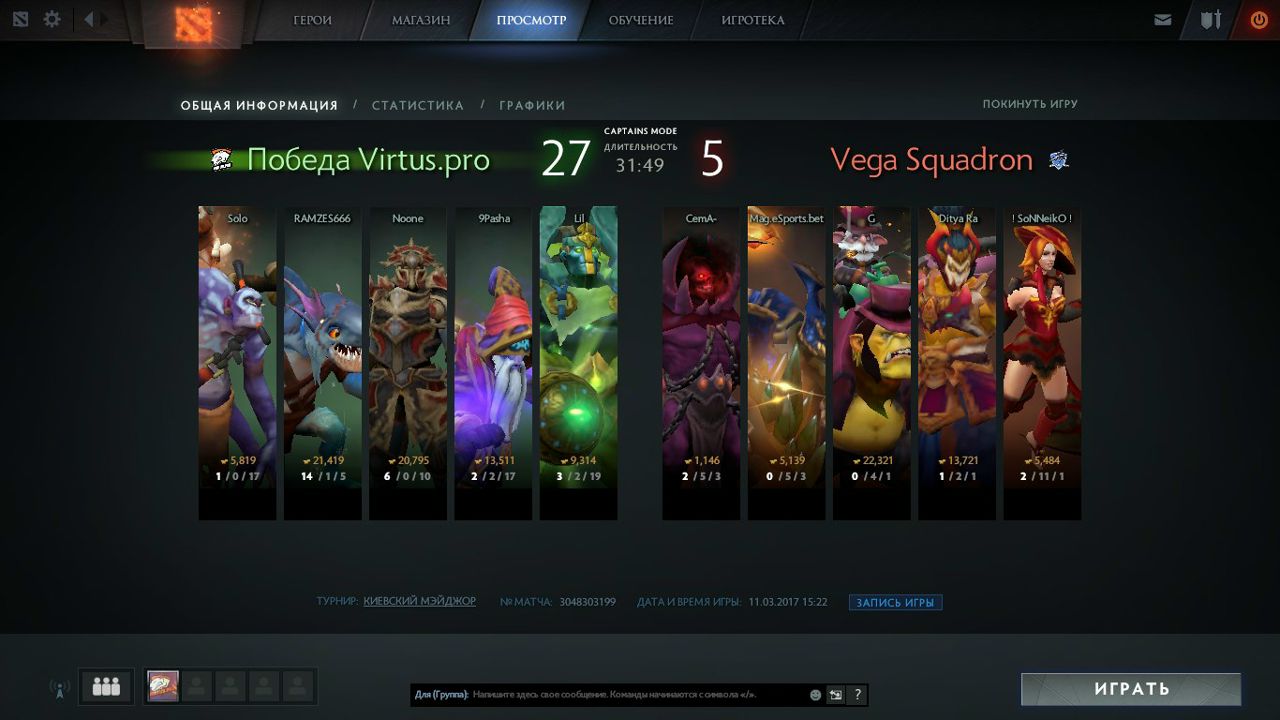Click the ЗАПИСЬ ИГРЫ replay button

click(895, 602)
